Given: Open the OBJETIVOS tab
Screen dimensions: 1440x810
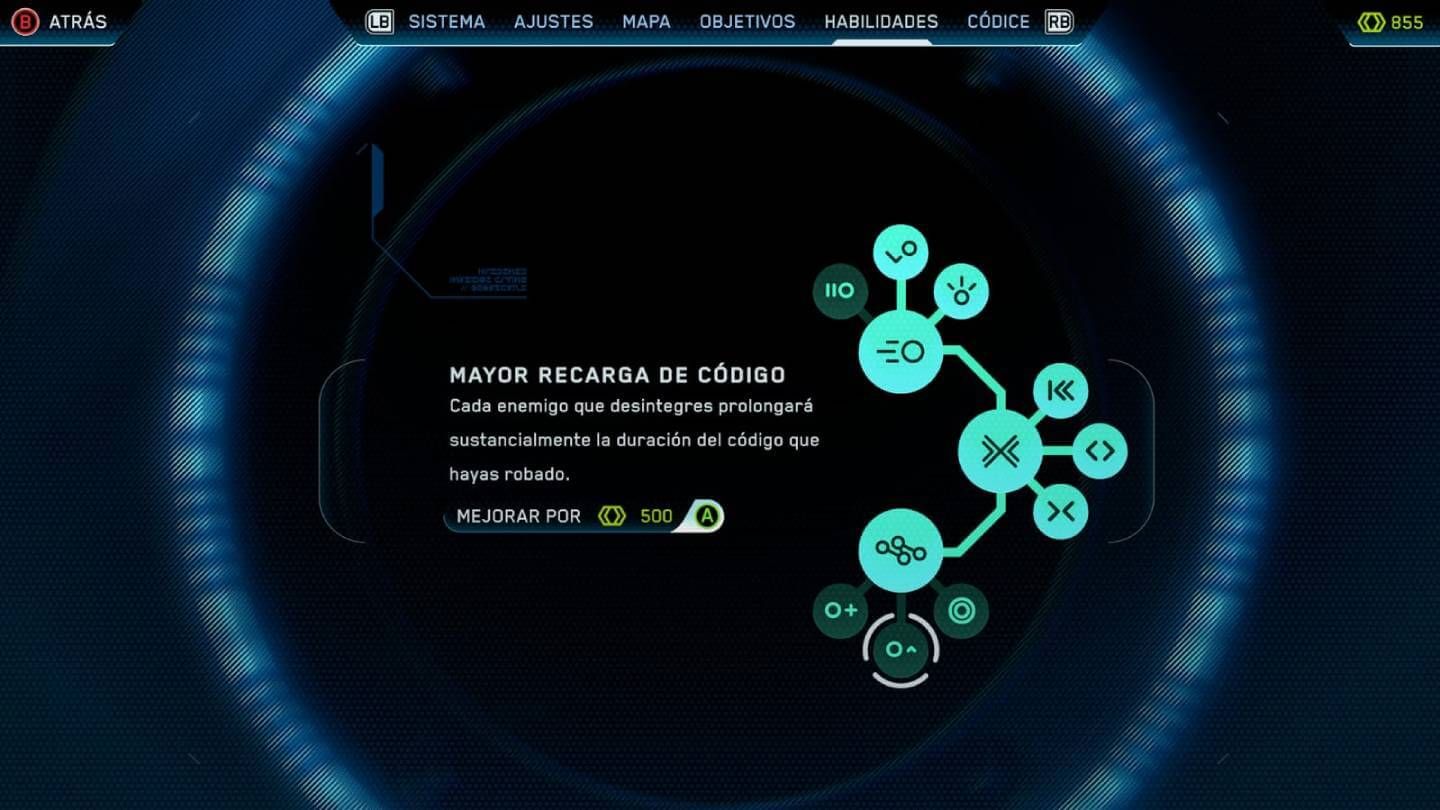Looking at the screenshot, I should pos(746,21).
